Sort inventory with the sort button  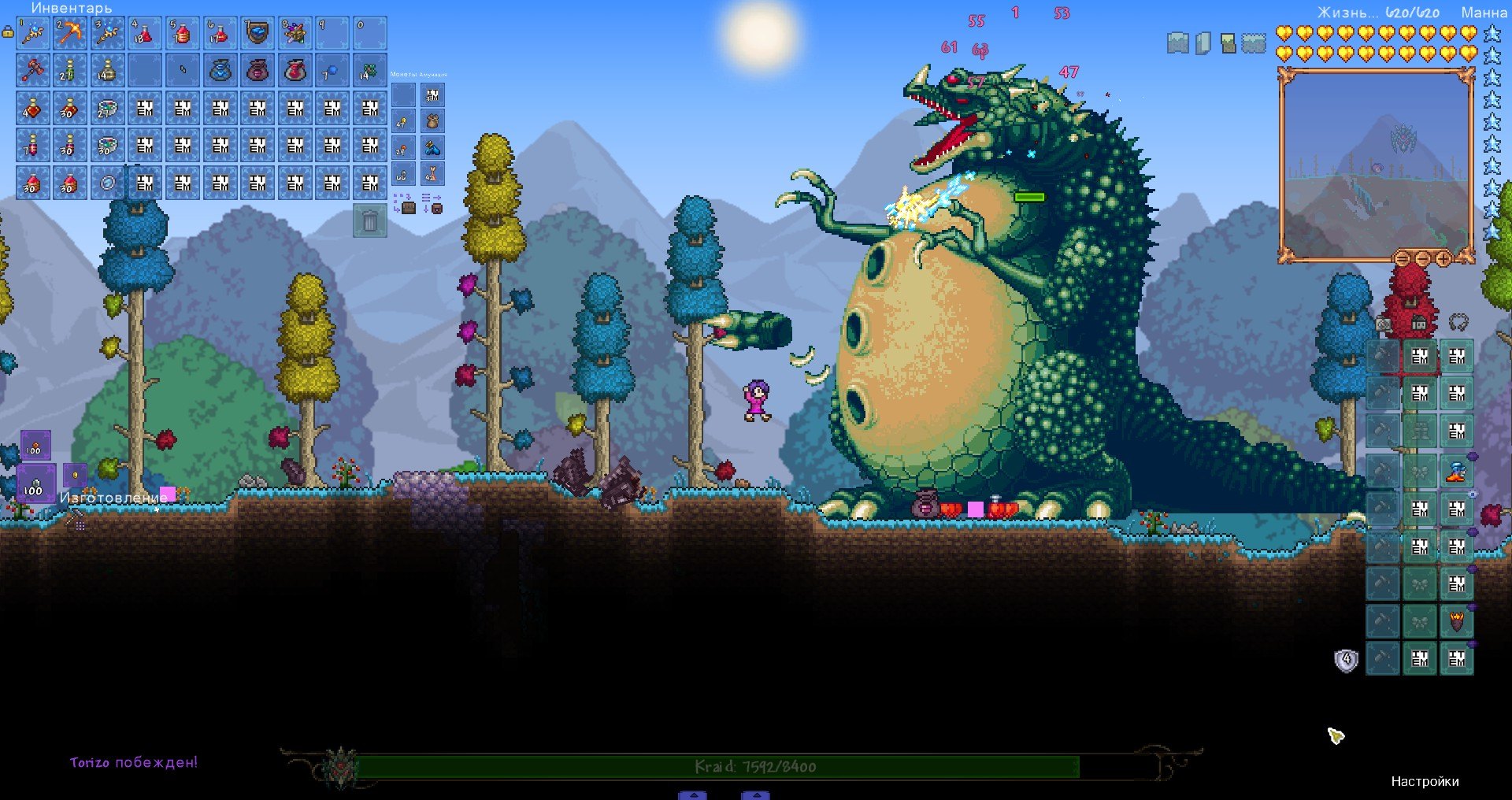pos(432,204)
